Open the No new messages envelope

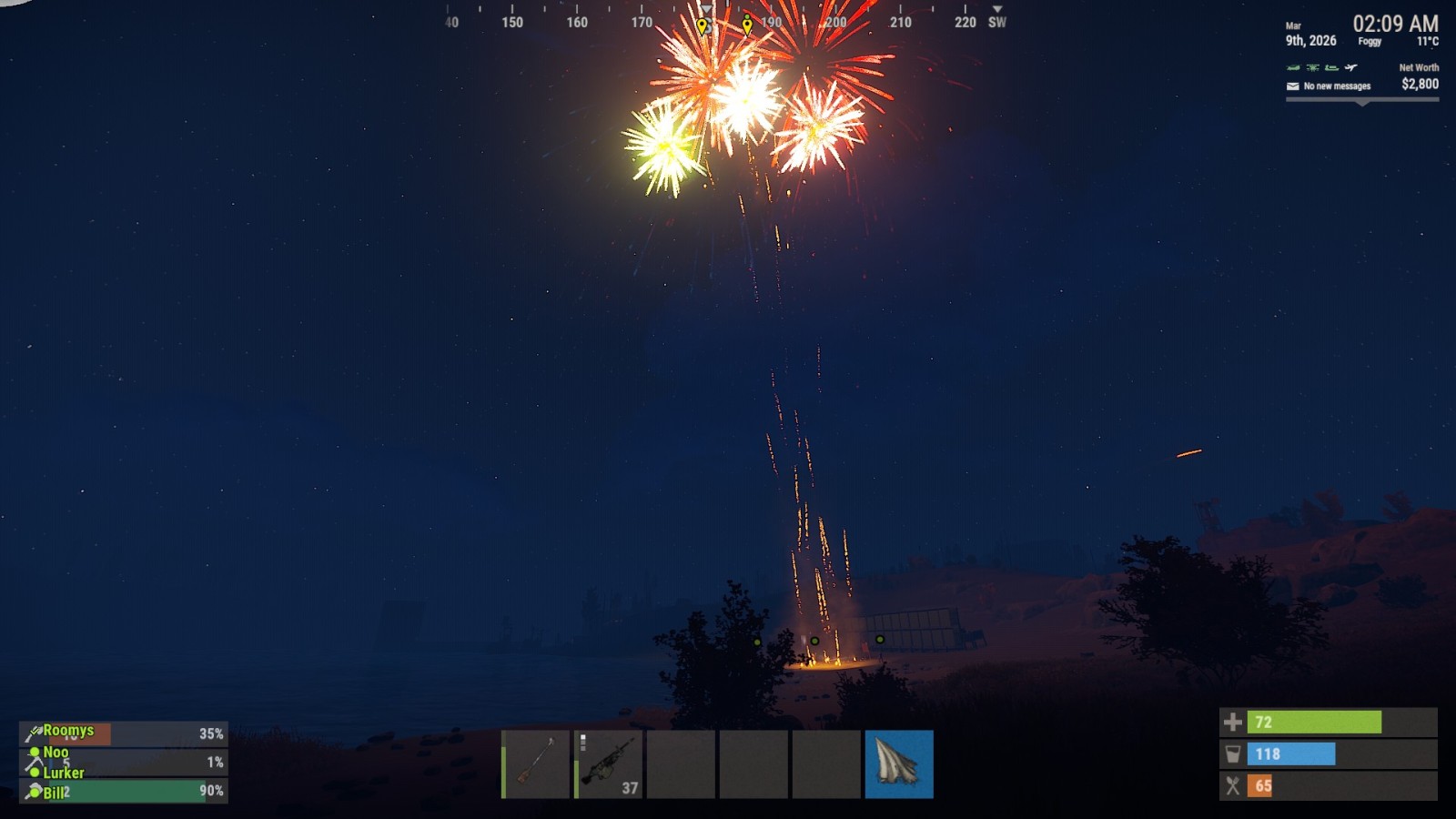click(x=1293, y=86)
